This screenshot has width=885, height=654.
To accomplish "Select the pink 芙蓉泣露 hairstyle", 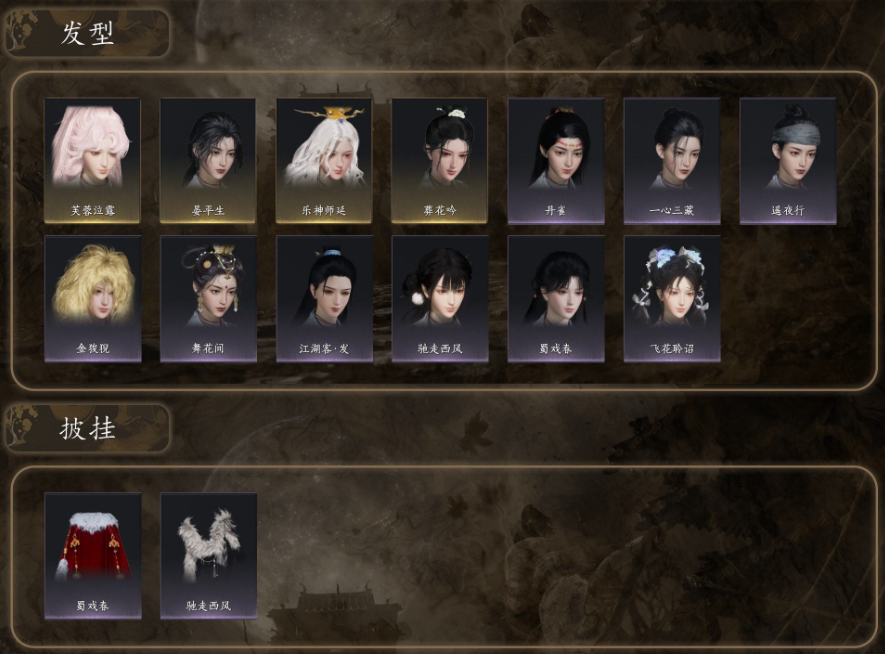I will (92, 159).
